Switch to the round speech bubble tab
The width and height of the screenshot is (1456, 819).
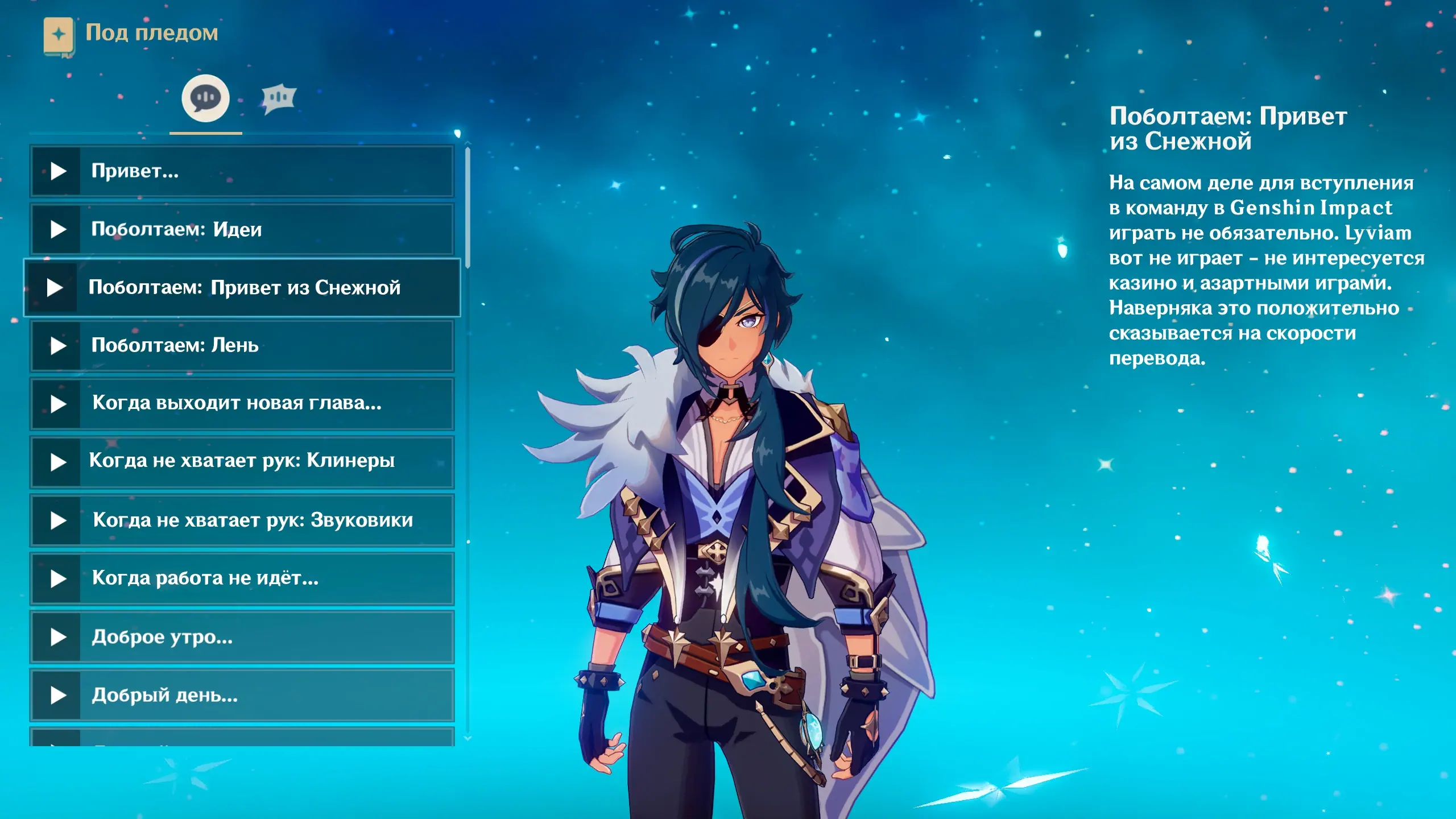point(205,98)
